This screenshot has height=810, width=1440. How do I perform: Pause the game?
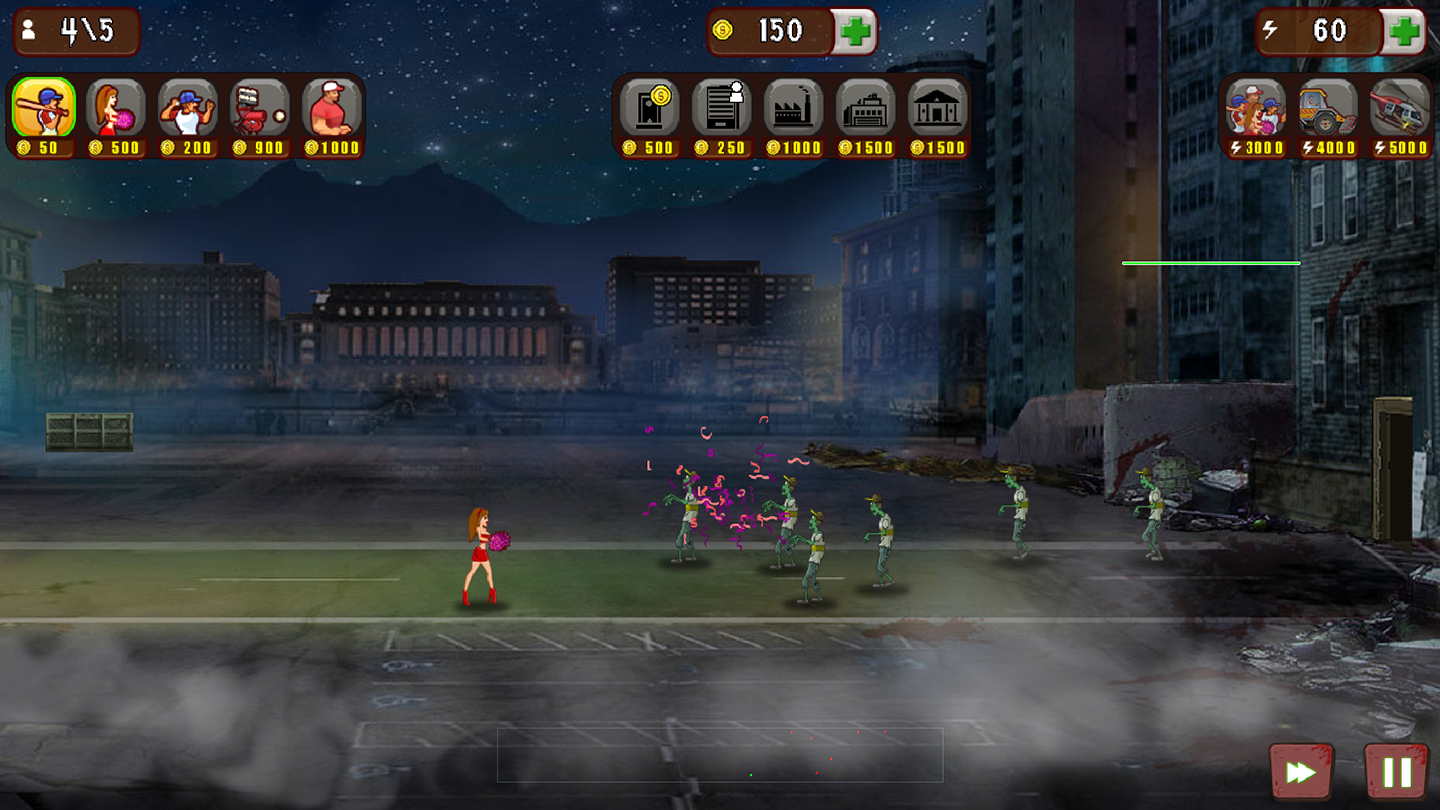[x=1396, y=771]
